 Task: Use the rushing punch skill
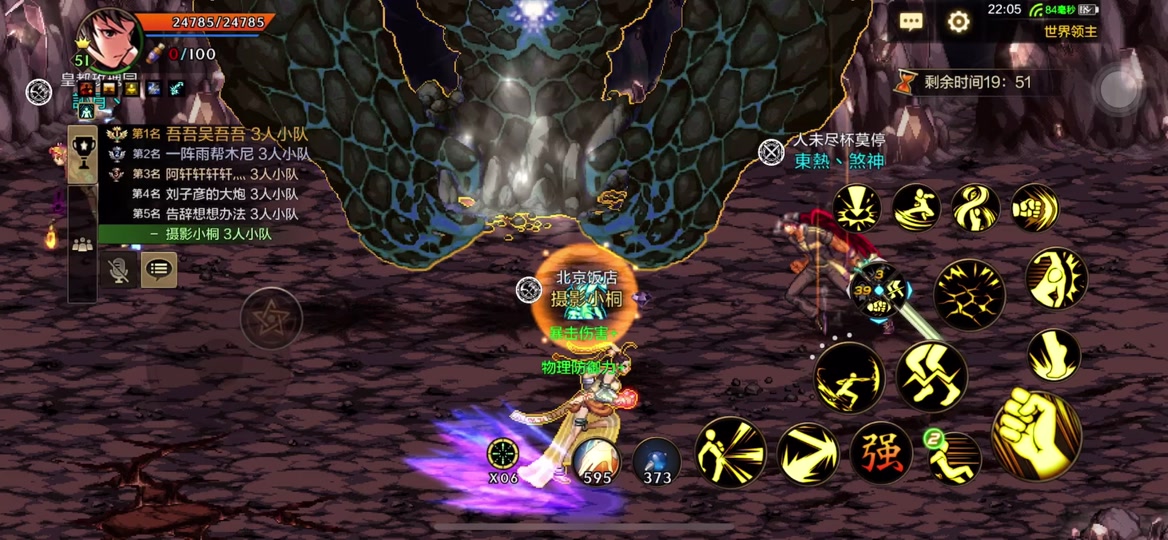[x=1034, y=208]
